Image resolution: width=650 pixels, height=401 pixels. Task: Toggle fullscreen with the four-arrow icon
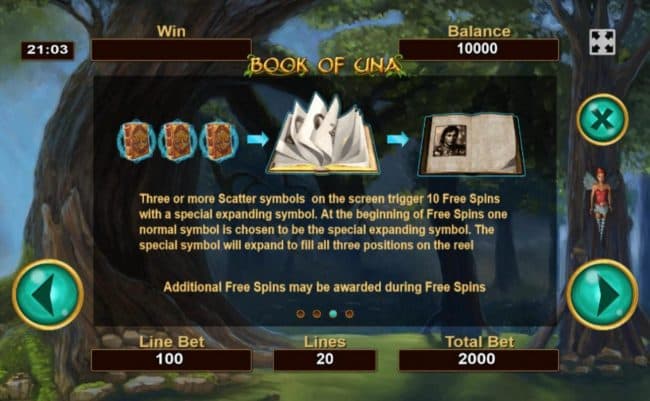601,42
